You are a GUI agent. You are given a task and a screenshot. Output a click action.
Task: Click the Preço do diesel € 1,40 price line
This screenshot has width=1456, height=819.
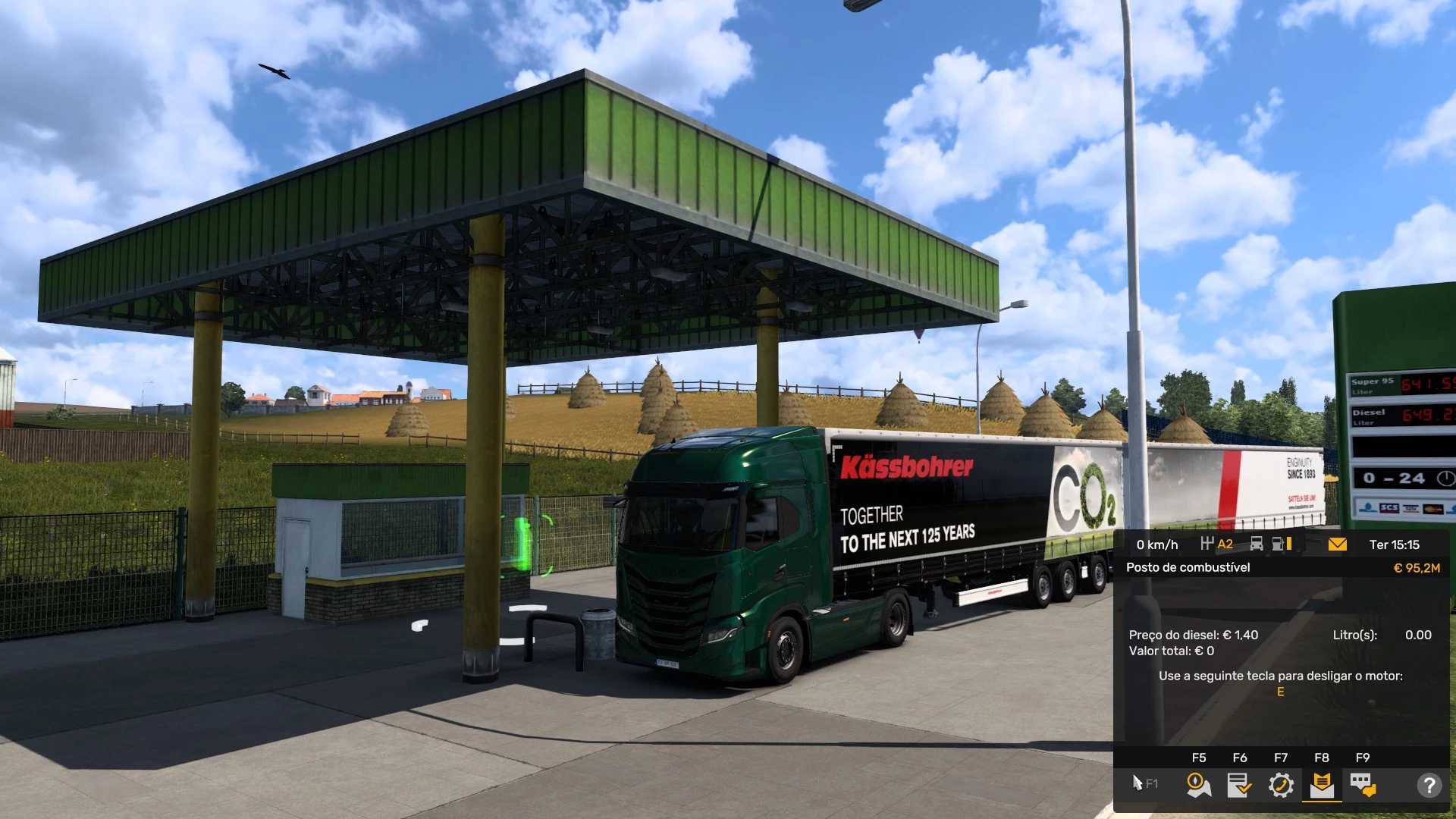tap(1192, 635)
